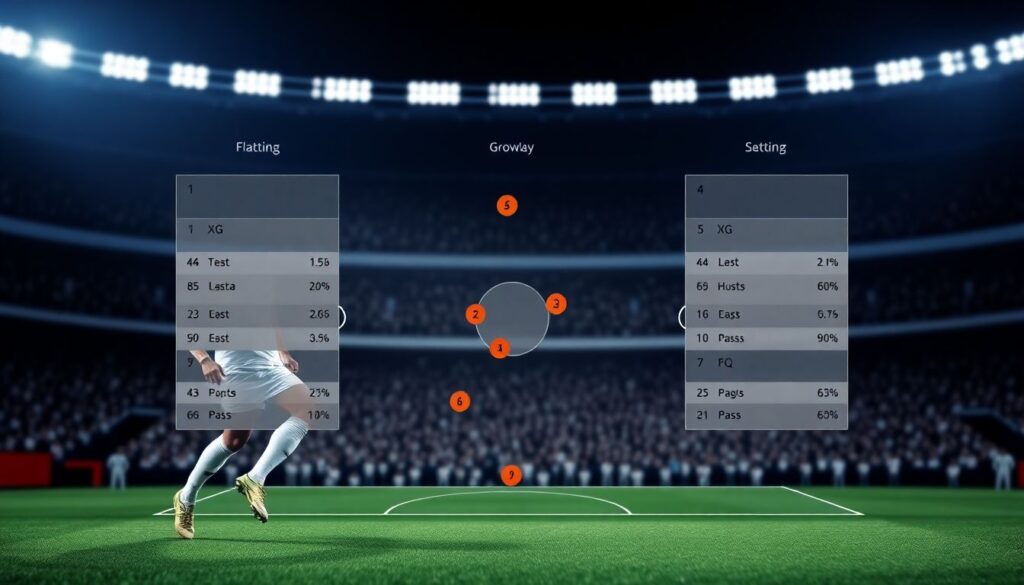Select the 43 Ponts stat row

(257, 392)
